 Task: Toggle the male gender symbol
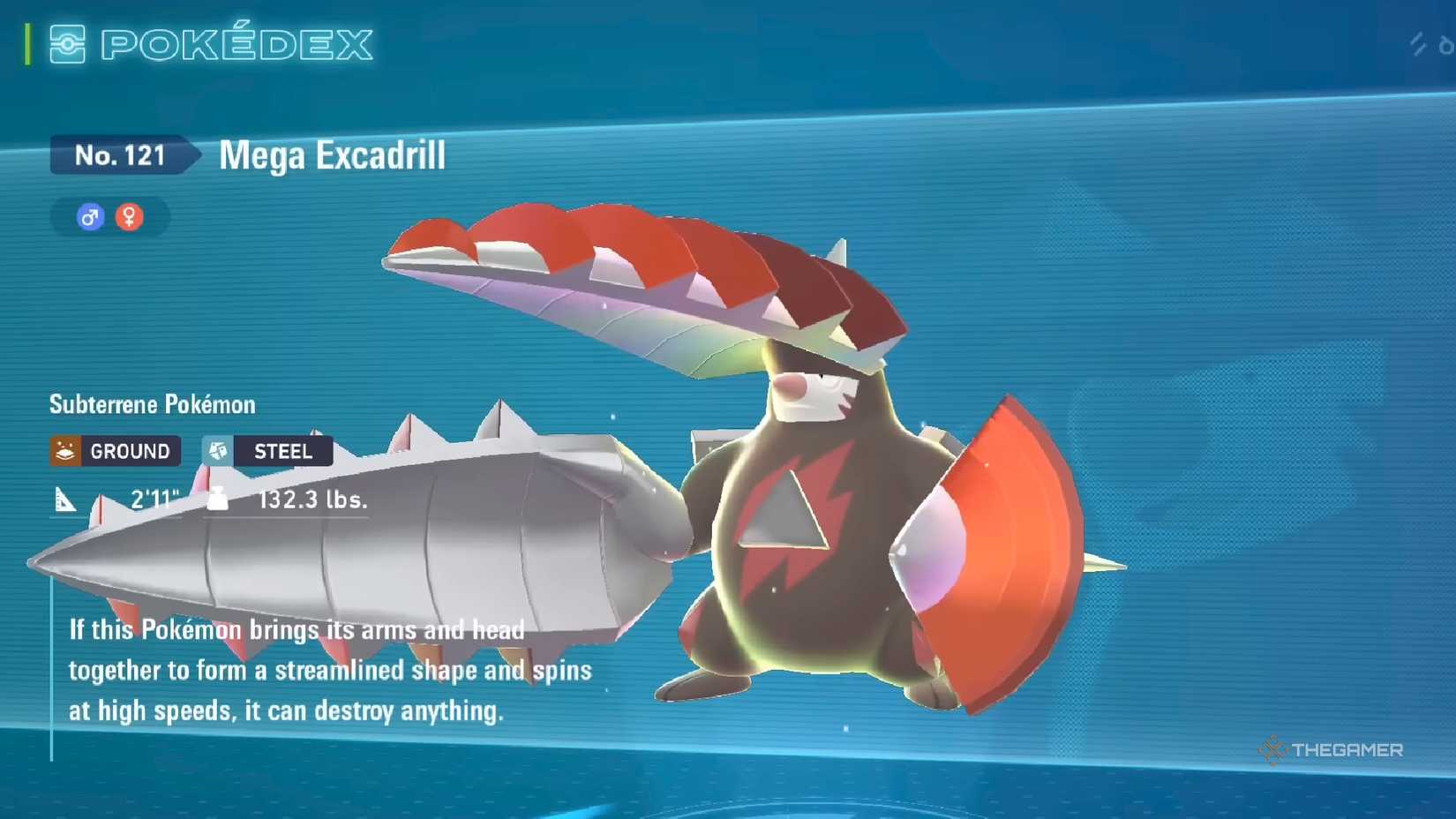(x=87, y=216)
